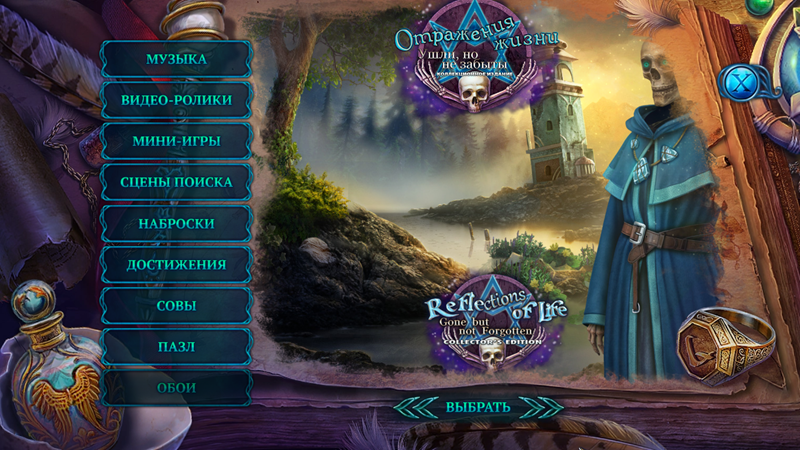
Task: Click the ВЫБРАТЬ button
Action: (x=478, y=407)
